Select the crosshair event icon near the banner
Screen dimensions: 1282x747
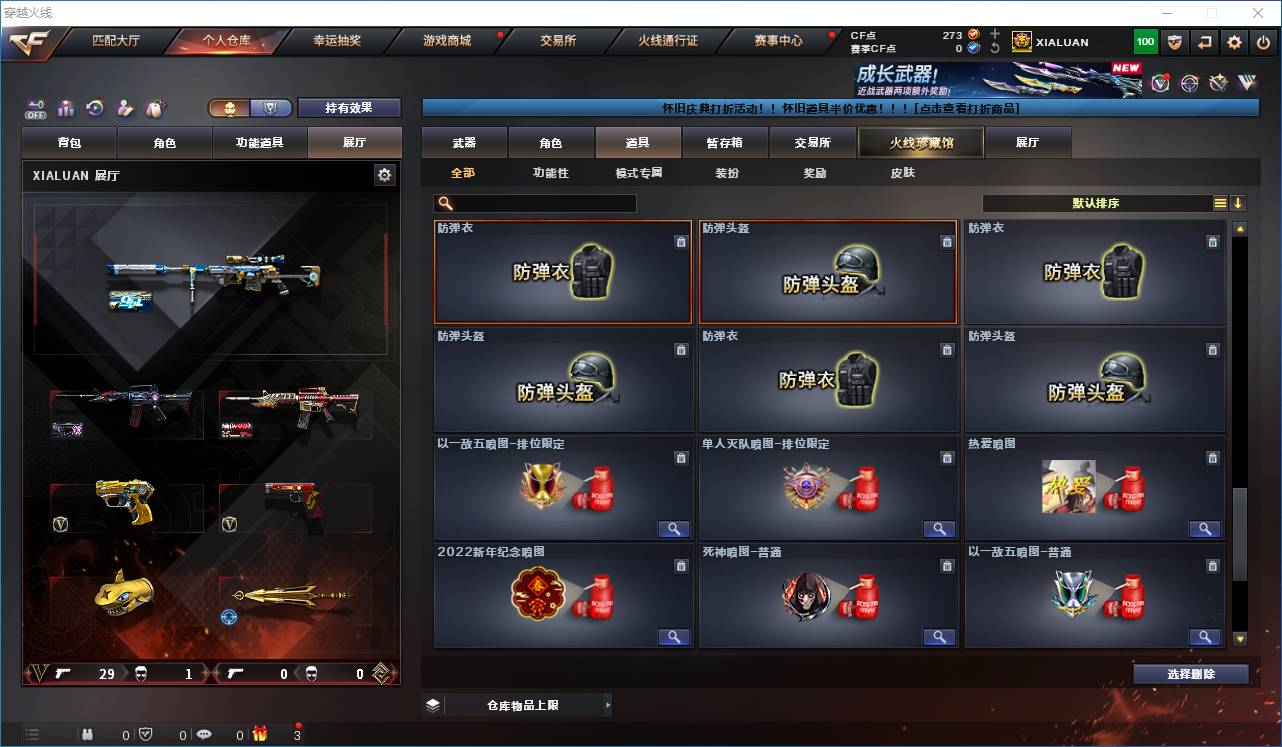tap(1189, 82)
